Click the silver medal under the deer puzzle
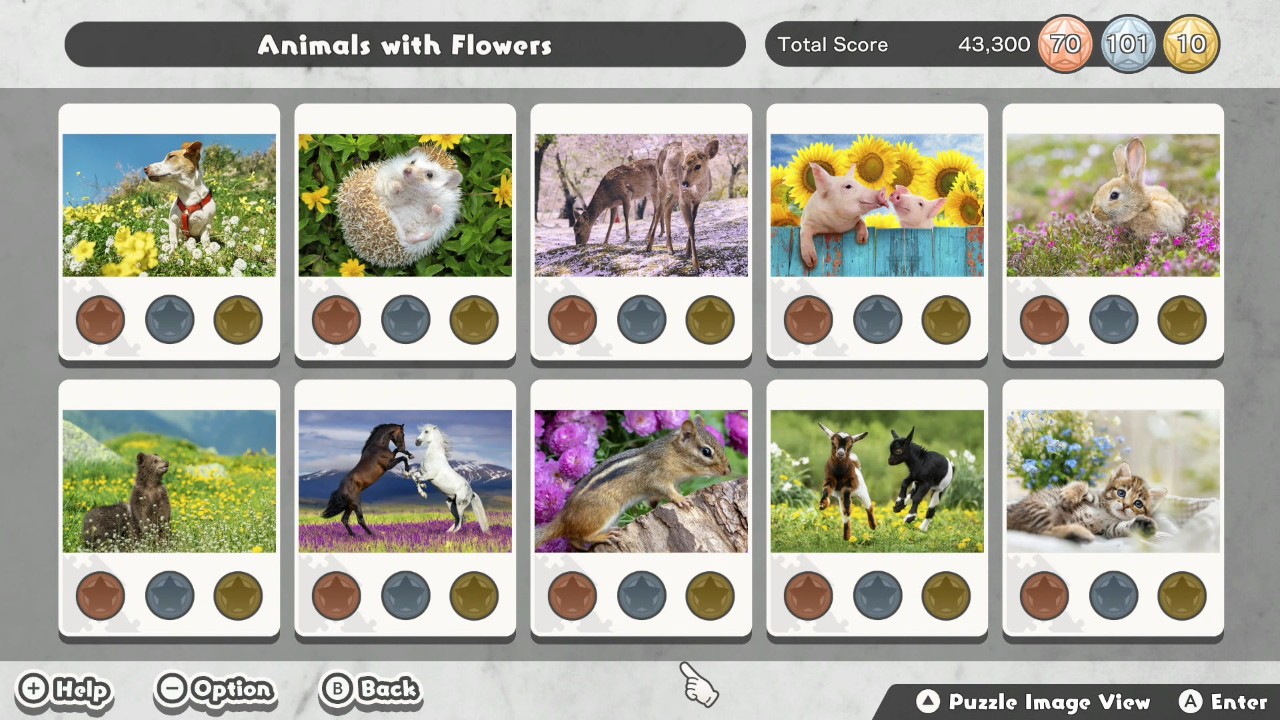The height and width of the screenshot is (720, 1280). pos(641,320)
